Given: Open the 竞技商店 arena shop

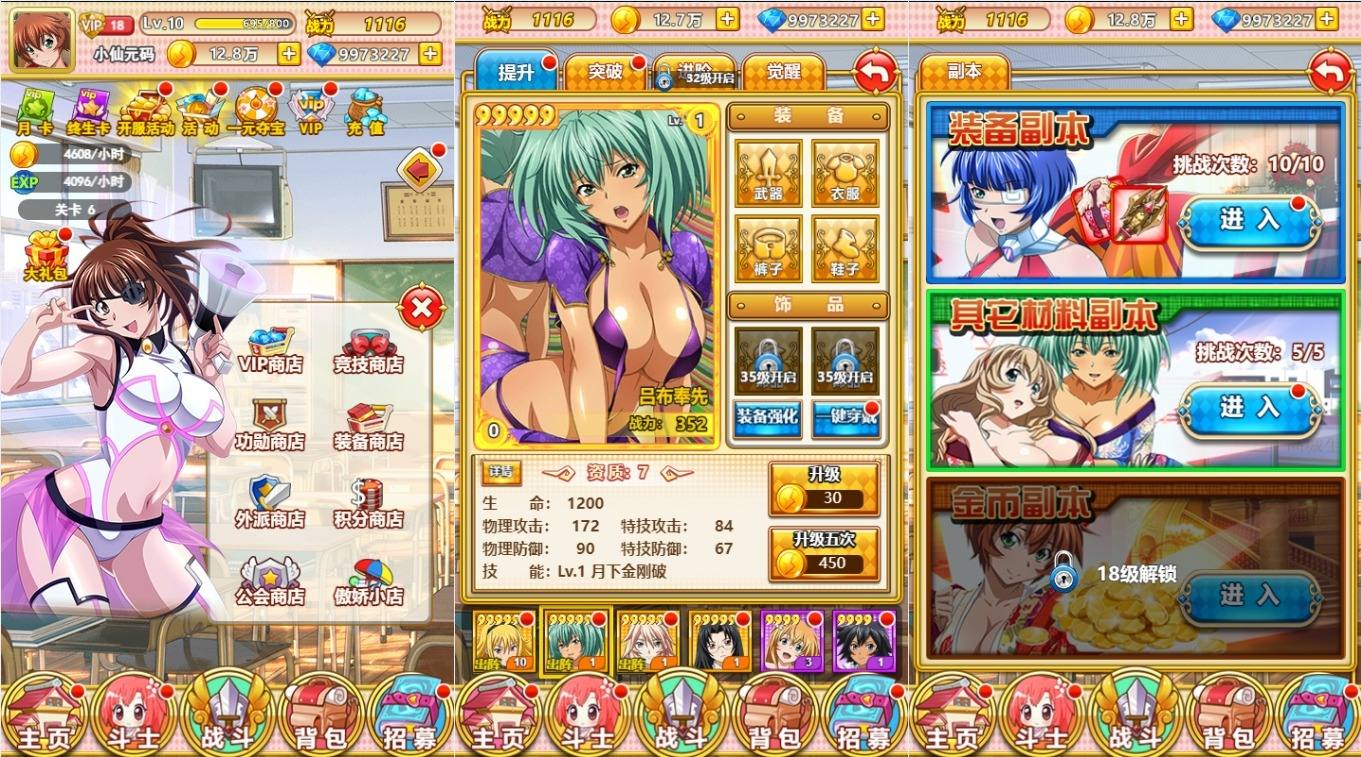Looking at the screenshot, I should 368,350.
